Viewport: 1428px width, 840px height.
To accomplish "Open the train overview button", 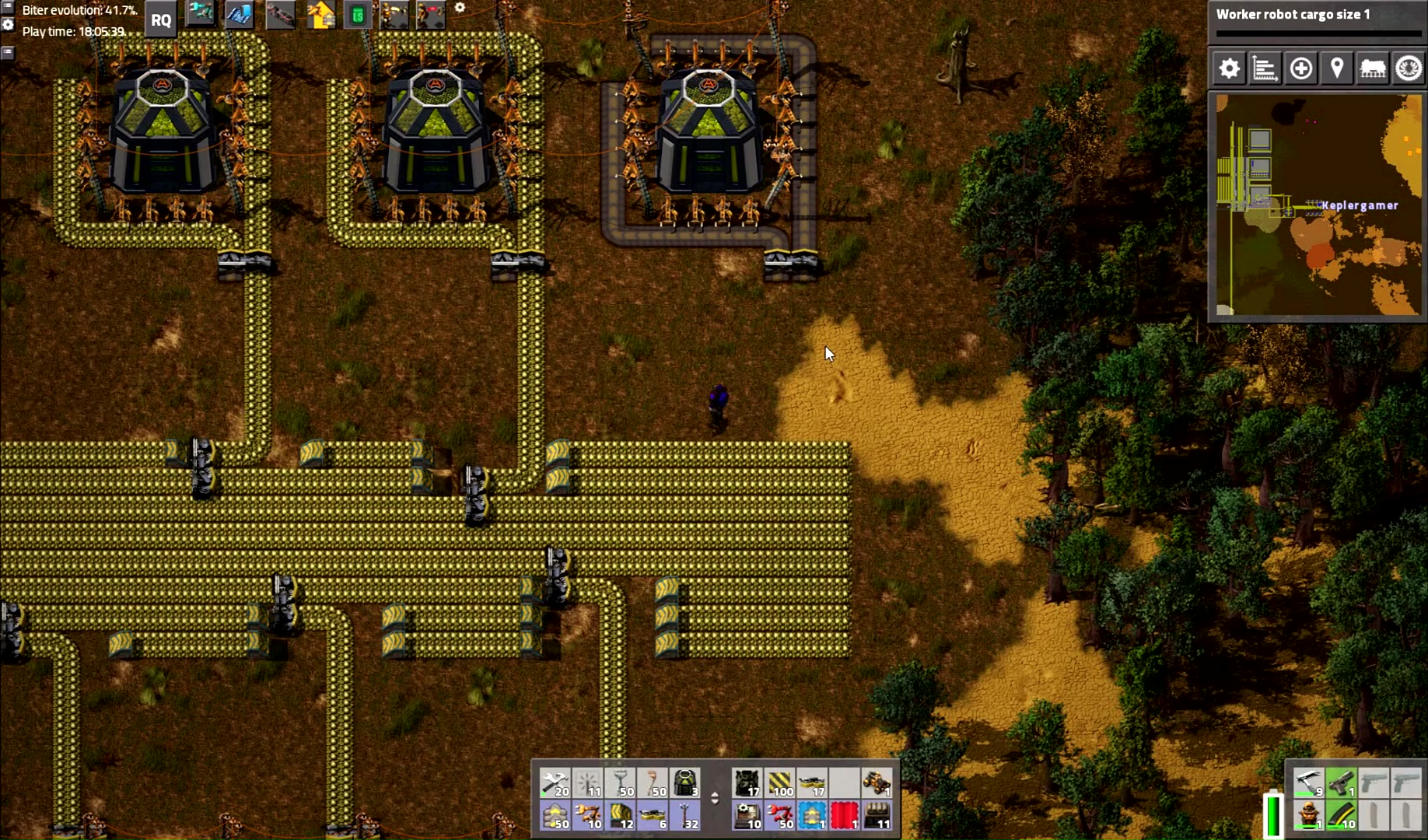I will click(1372, 69).
